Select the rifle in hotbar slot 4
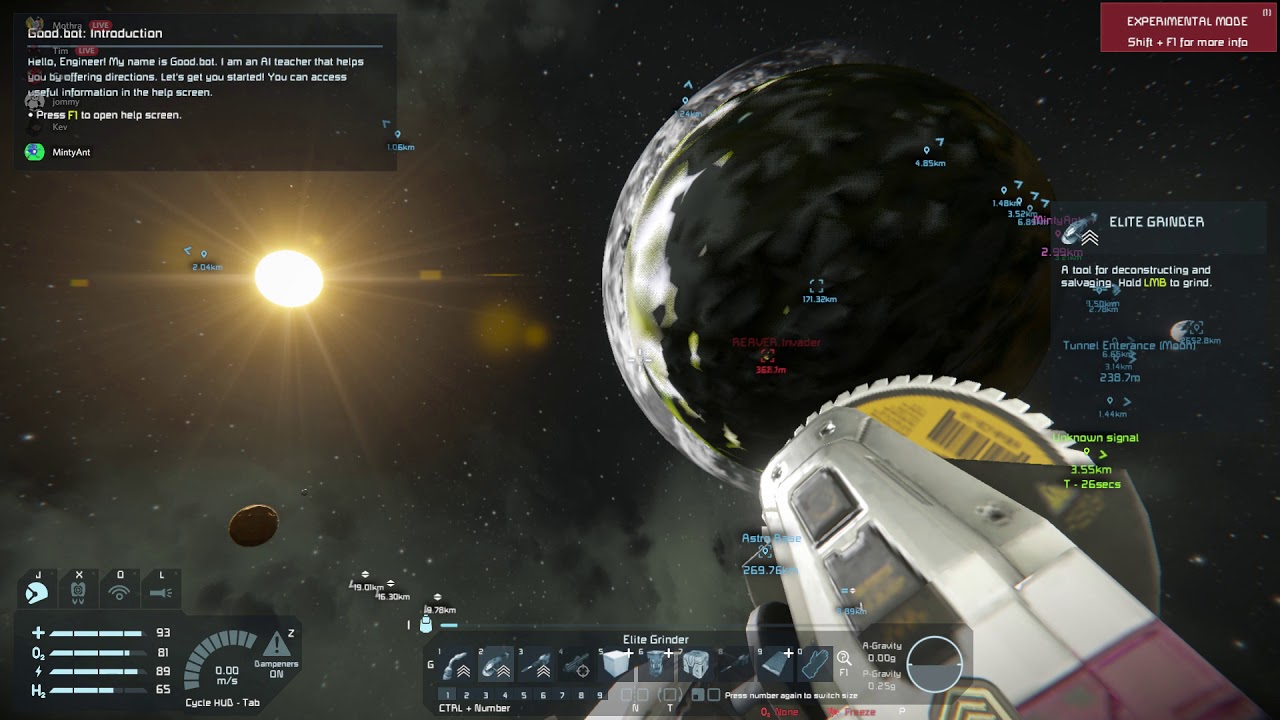 click(576, 665)
